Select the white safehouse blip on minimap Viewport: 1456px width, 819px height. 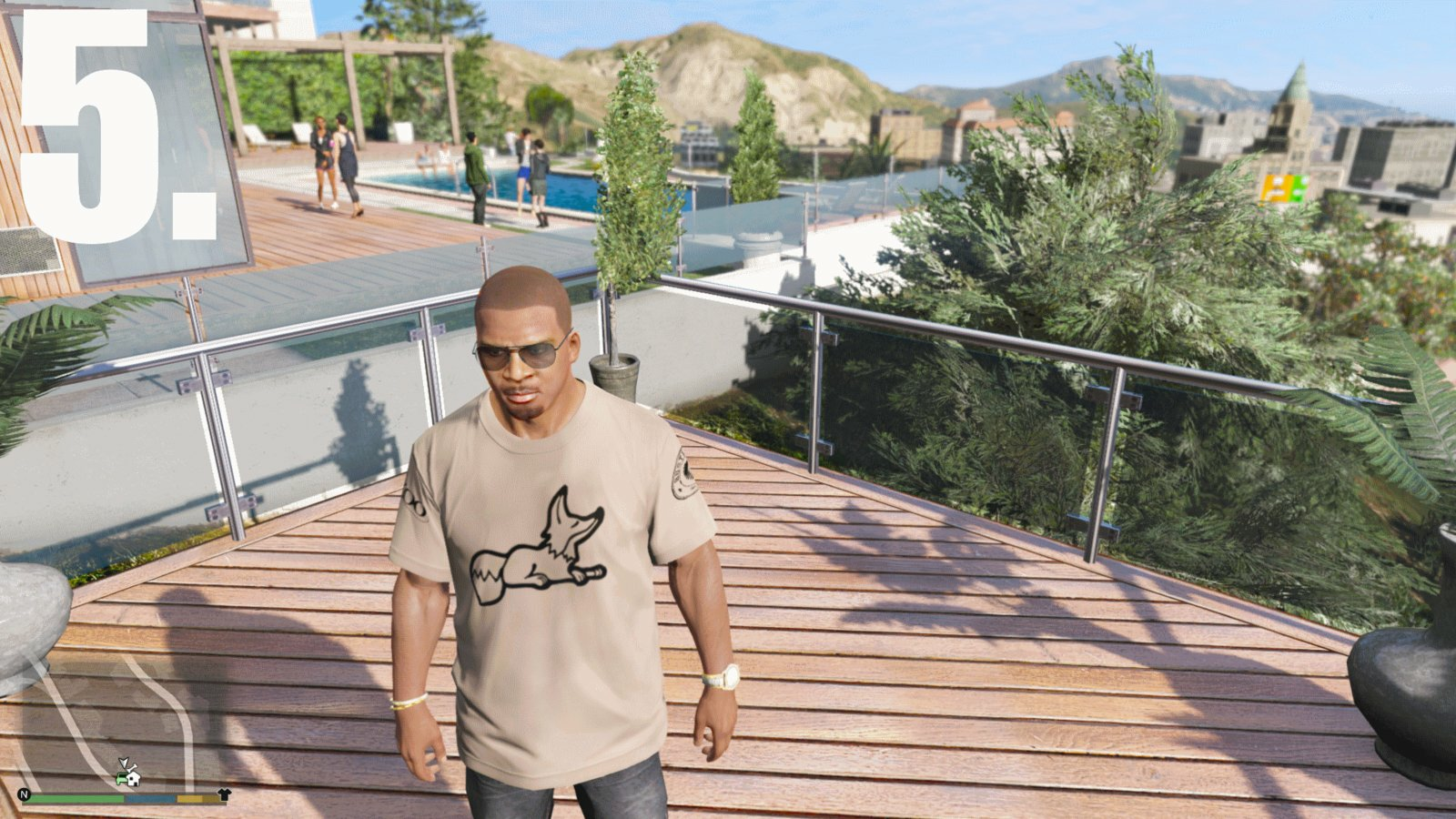click(x=133, y=779)
